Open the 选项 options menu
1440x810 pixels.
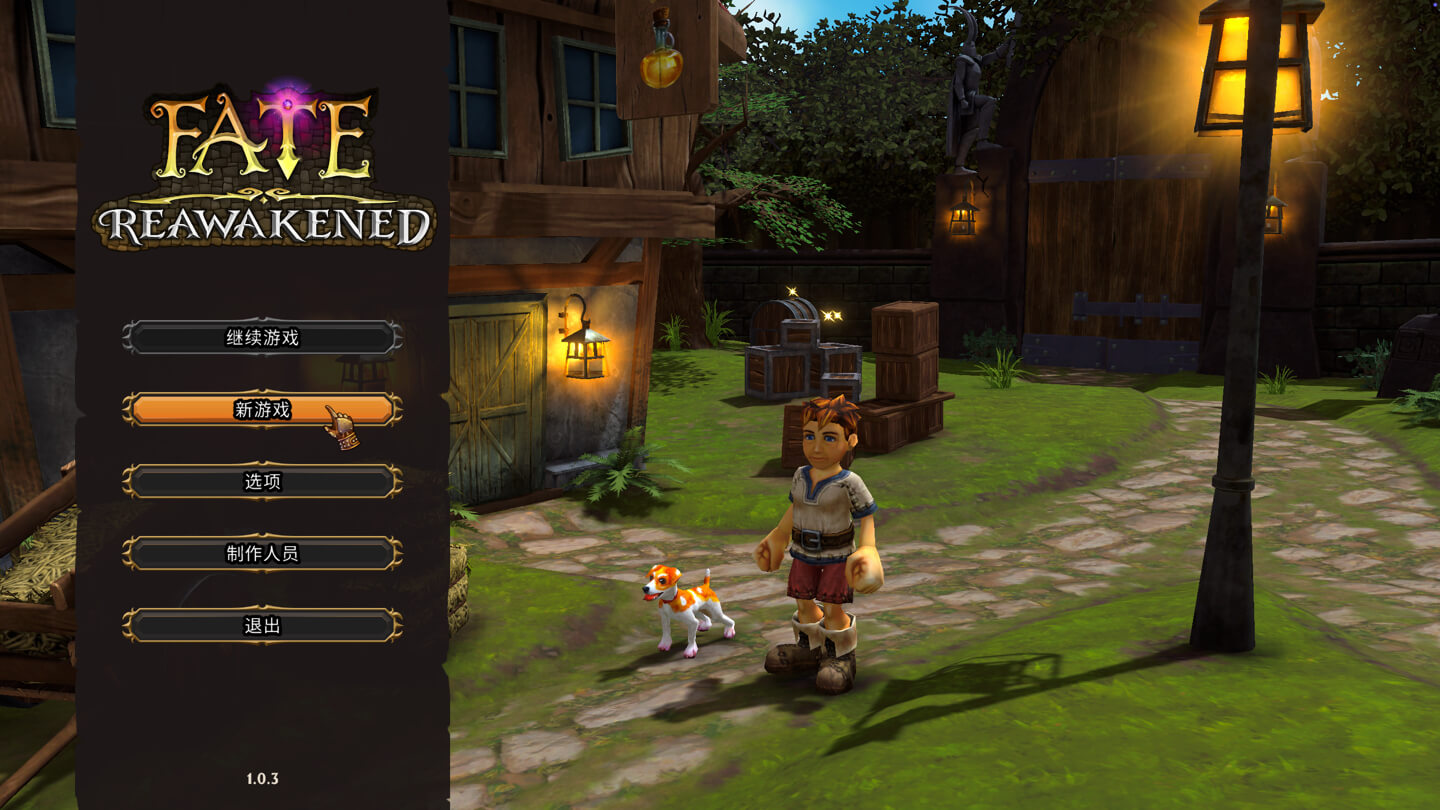[x=262, y=482]
